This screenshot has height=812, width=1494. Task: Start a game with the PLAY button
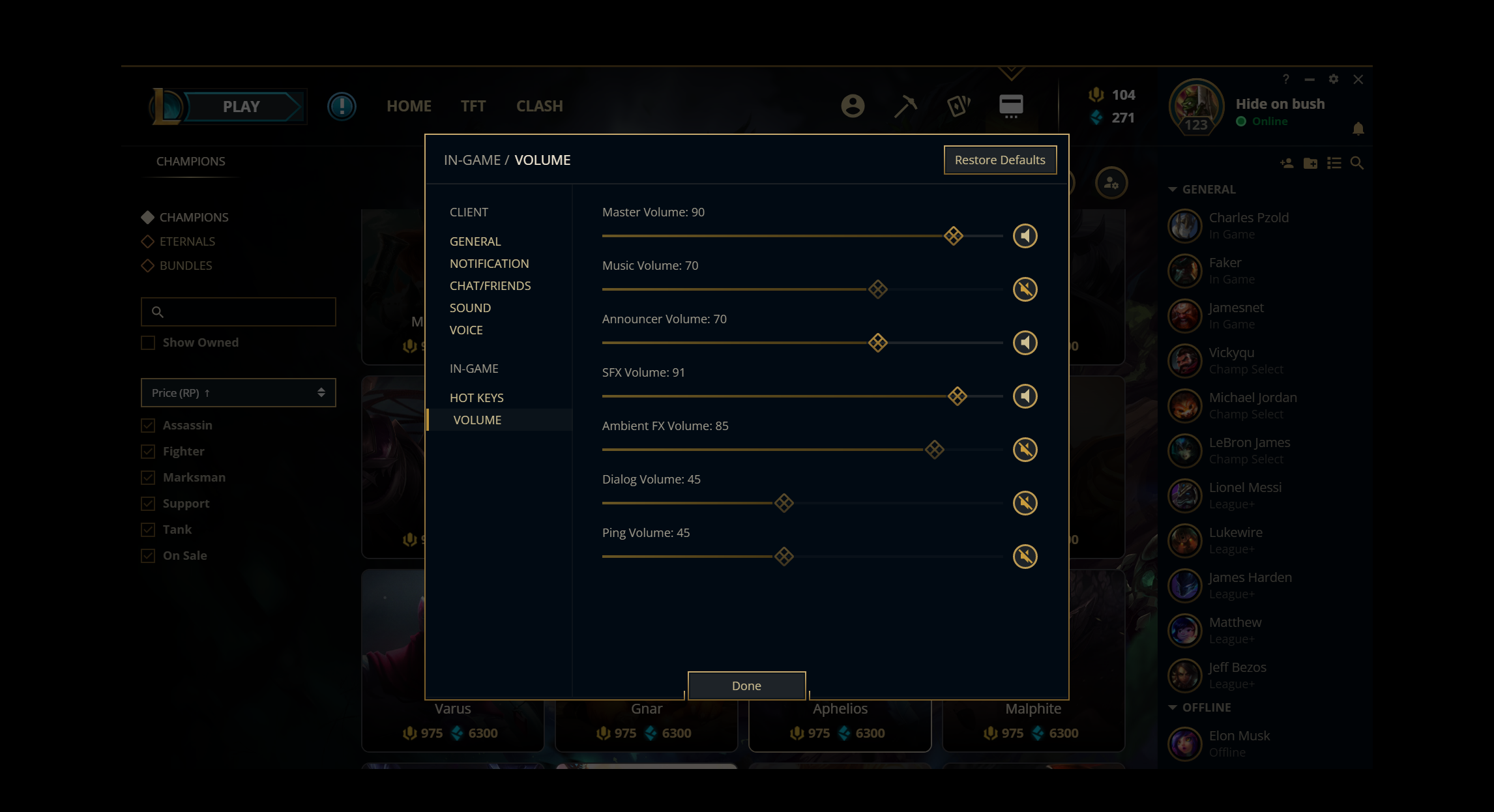pos(241,106)
